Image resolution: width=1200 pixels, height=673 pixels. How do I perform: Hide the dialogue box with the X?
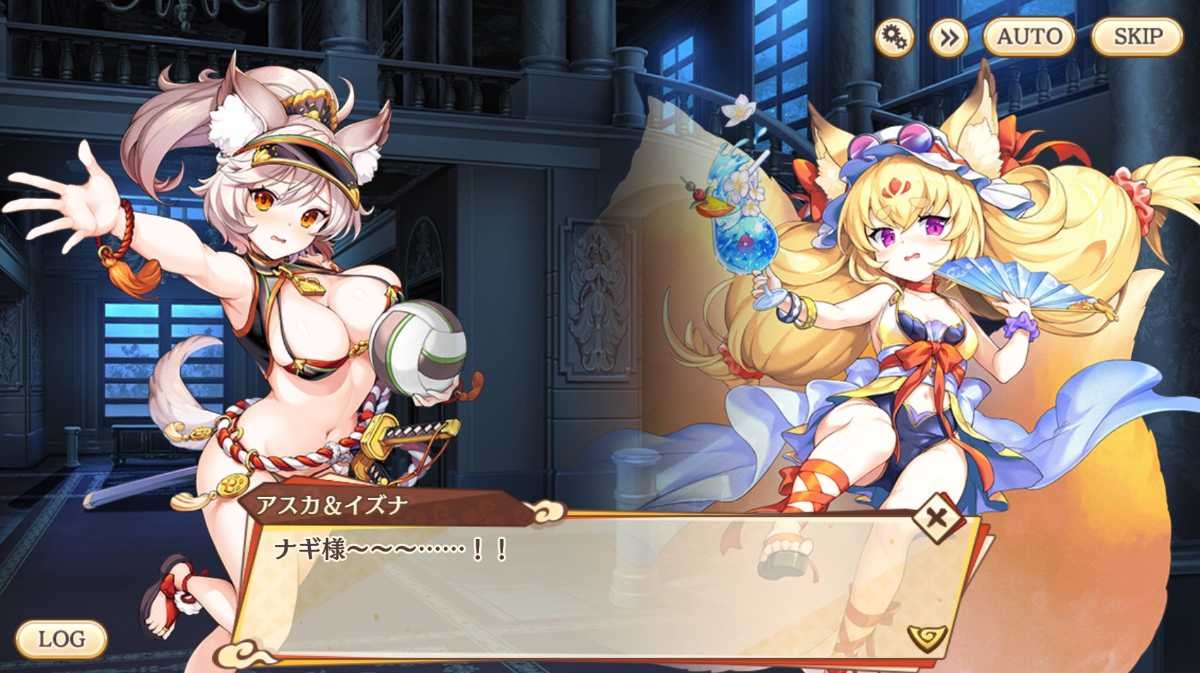coord(938,520)
